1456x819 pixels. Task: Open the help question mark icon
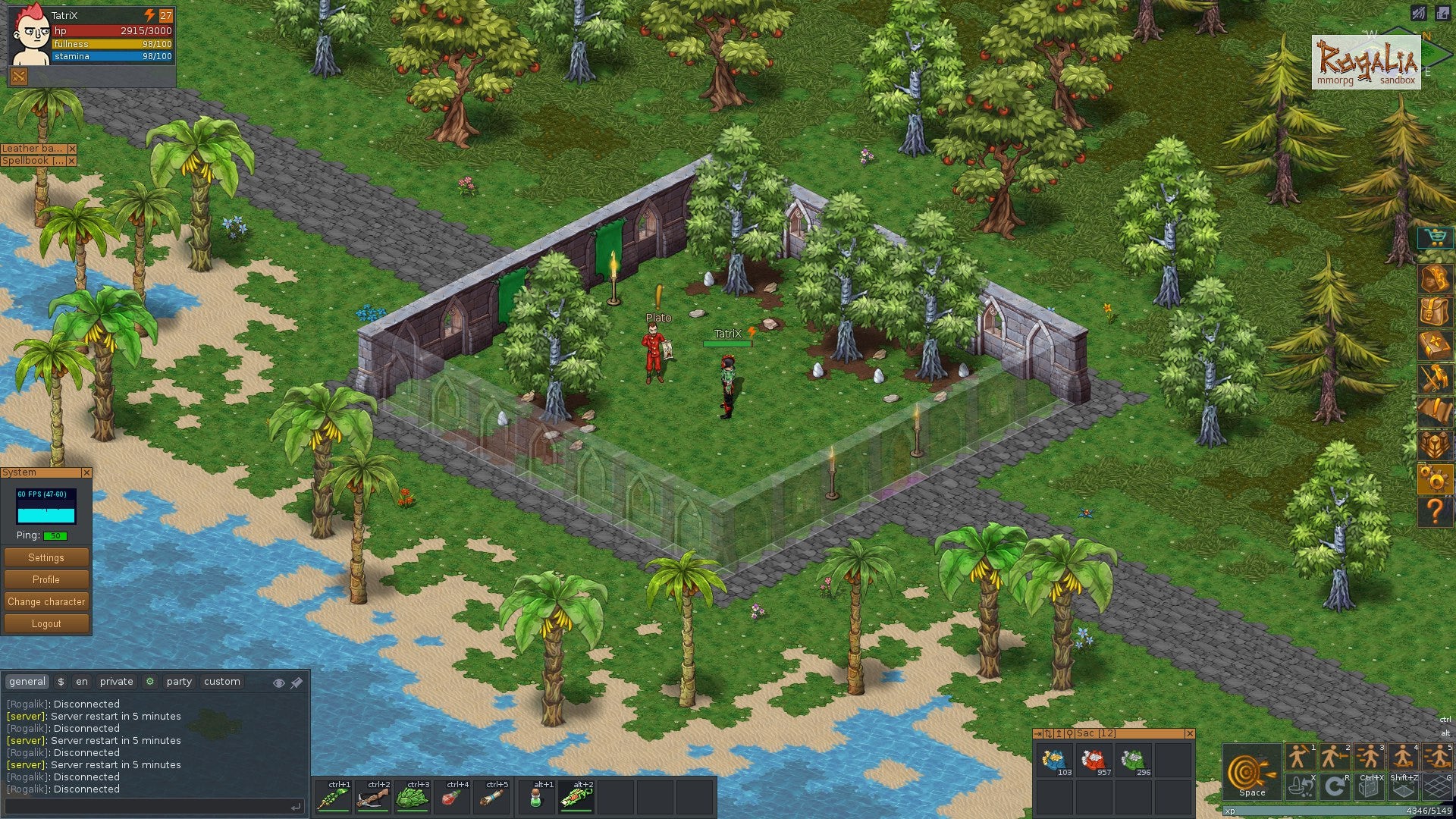tap(1435, 512)
